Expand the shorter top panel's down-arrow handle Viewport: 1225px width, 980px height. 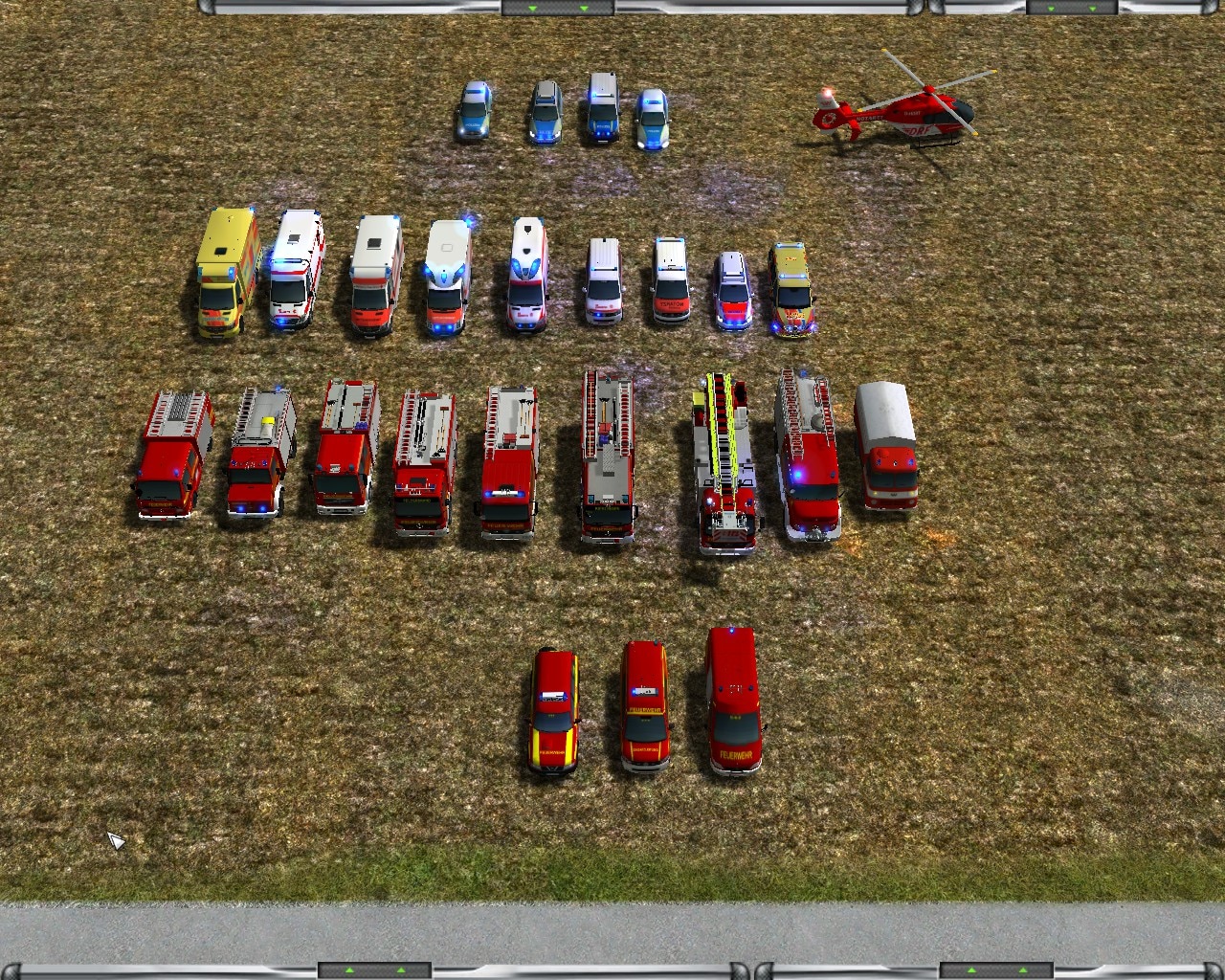click(x=1072, y=8)
